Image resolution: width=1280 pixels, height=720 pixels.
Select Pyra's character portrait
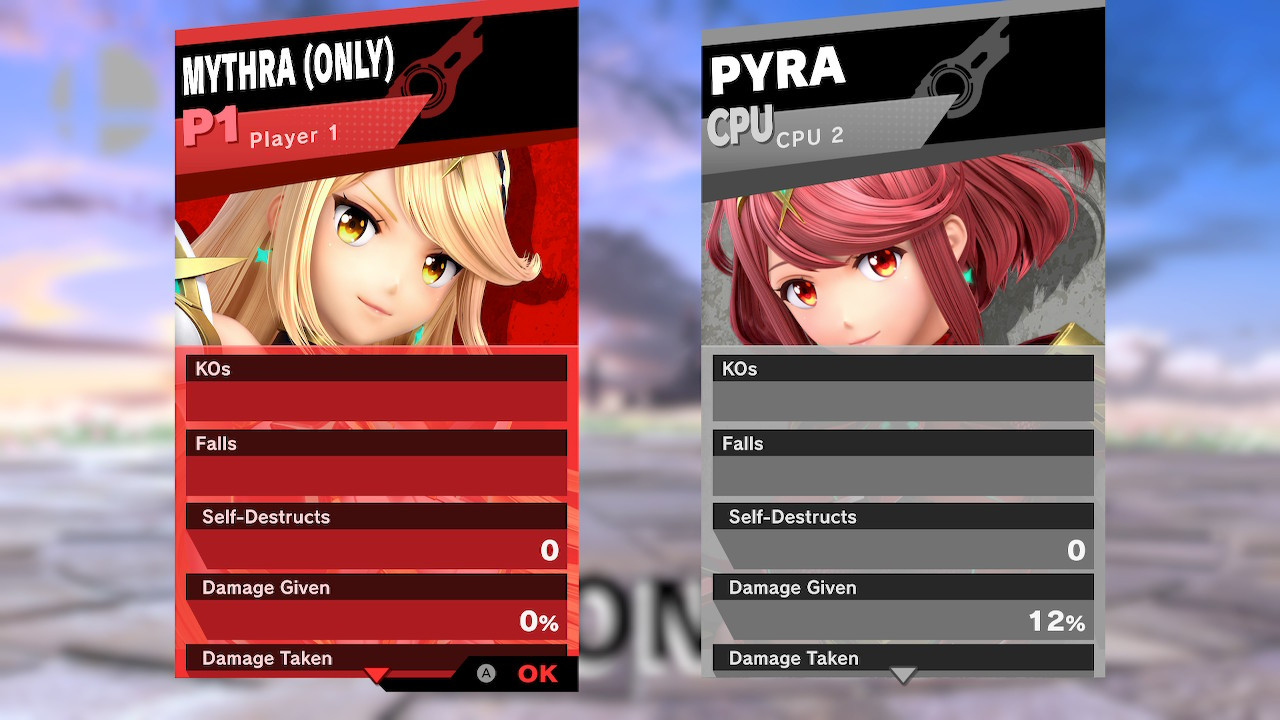[x=900, y=250]
